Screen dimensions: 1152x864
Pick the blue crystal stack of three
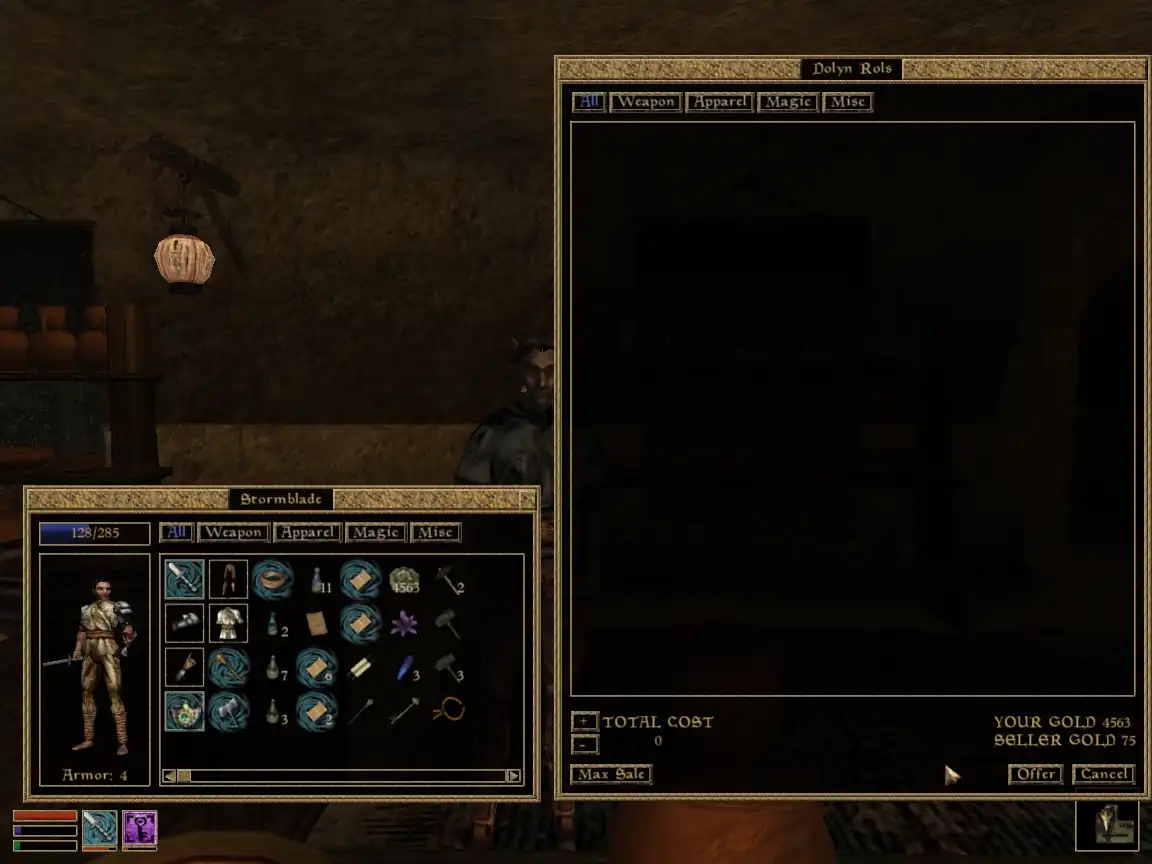402,668
